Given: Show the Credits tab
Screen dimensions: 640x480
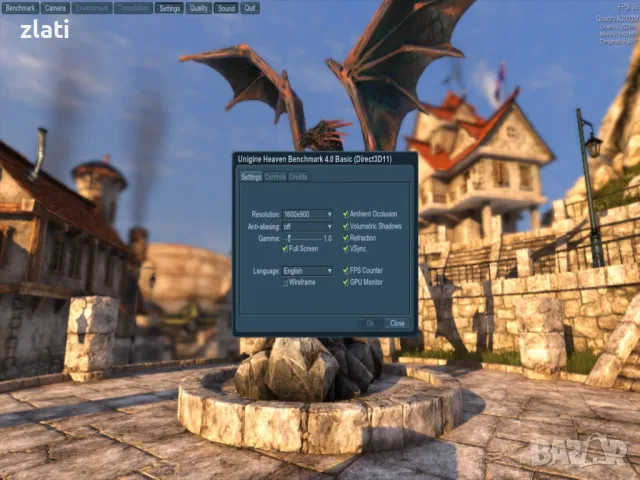Looking at the screenshot, I should pos(298,177).
